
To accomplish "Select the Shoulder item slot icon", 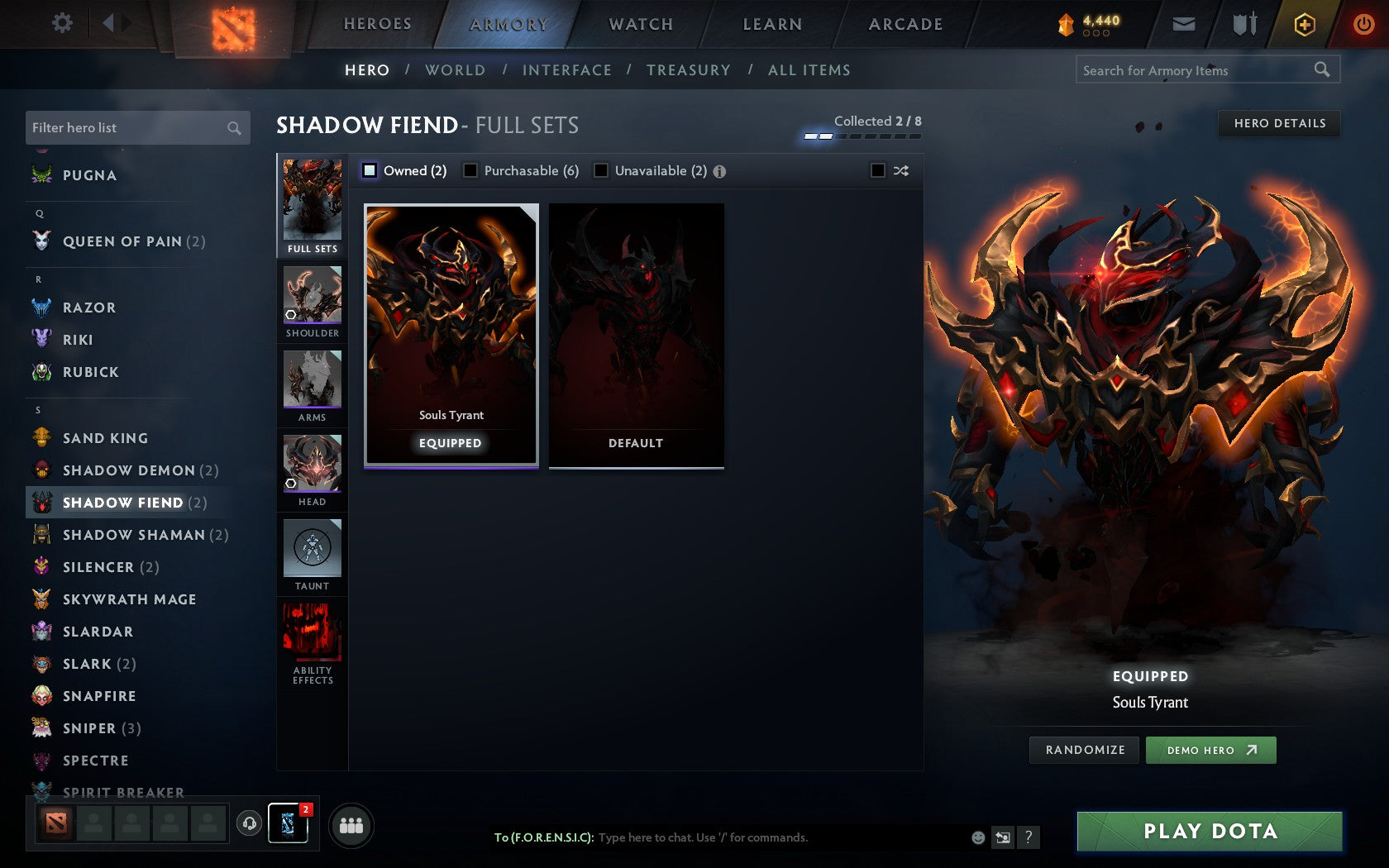I will pyautogui.click(x=312, y=298).
